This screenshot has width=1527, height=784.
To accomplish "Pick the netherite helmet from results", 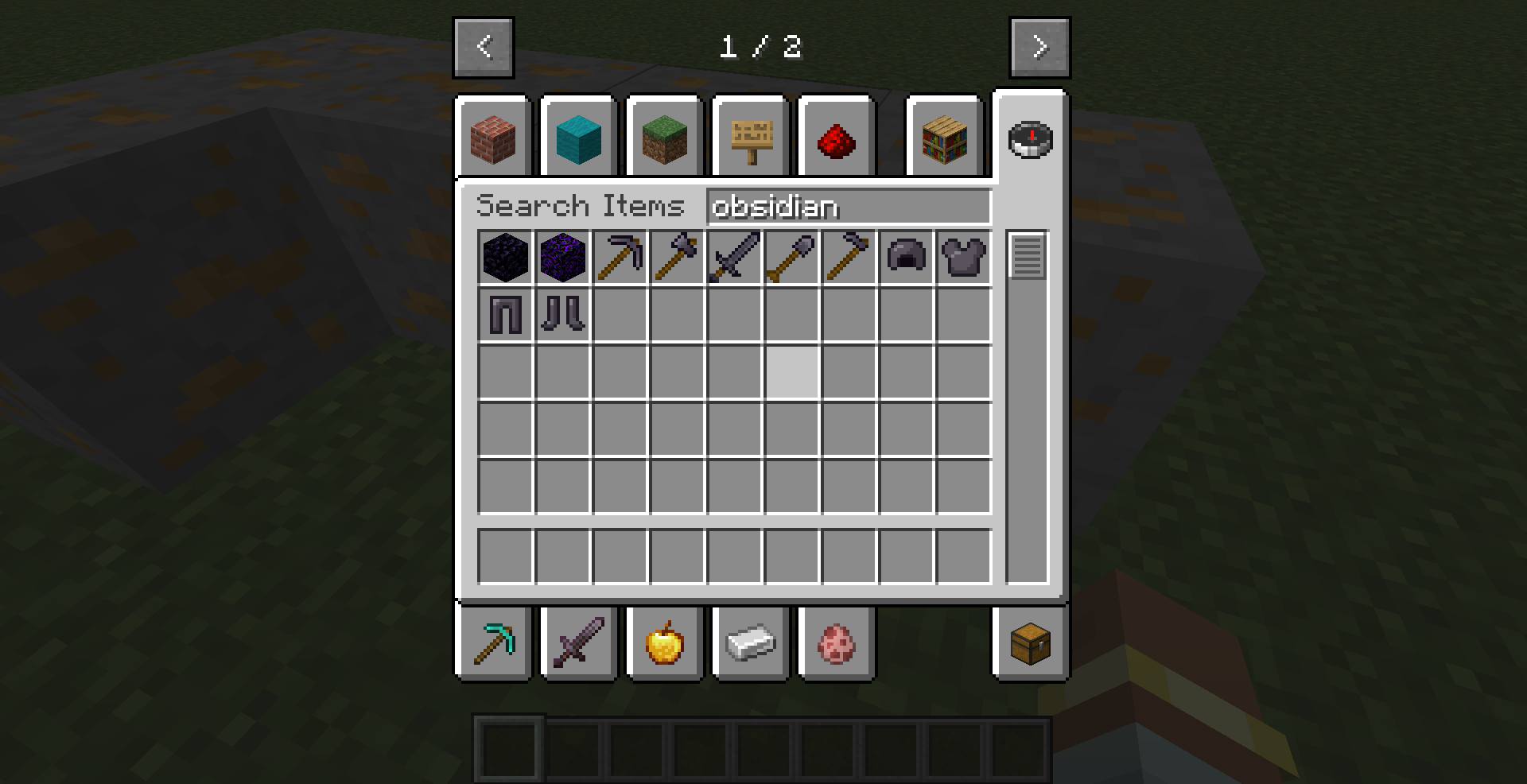I will pyautogui.click(x=905, y=258).
